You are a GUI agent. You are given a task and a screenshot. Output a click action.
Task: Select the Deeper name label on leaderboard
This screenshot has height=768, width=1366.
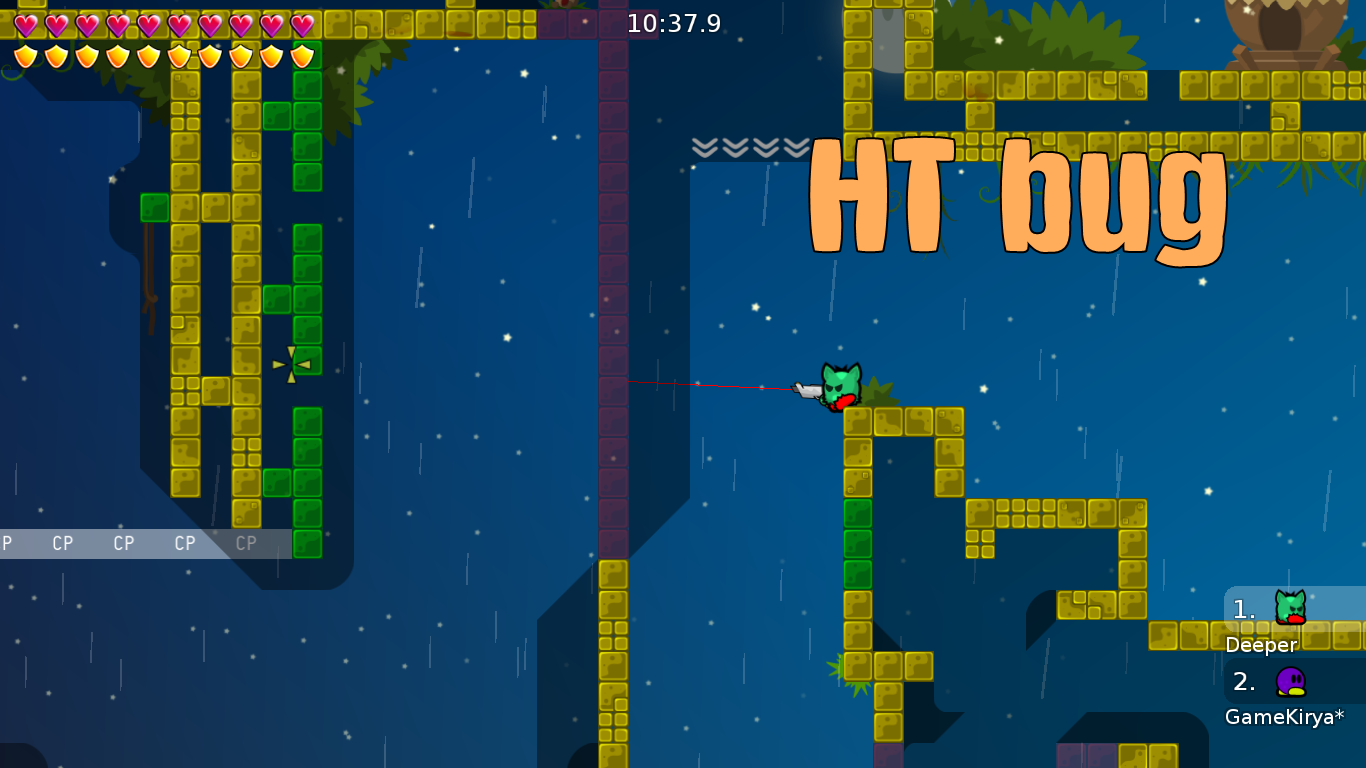pyautogui.click(x=1262, y=645)
